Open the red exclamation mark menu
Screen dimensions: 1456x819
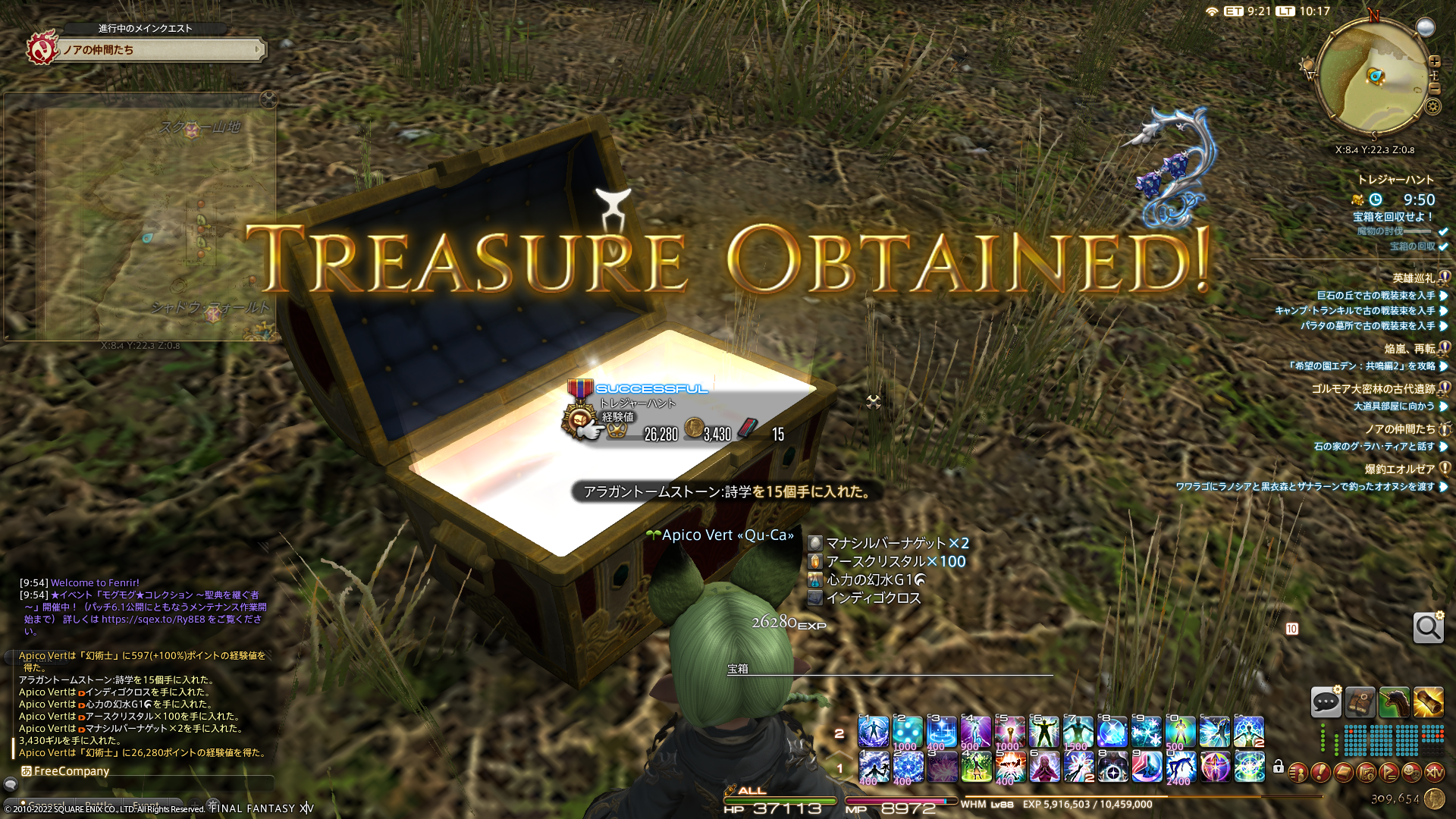click(1320, 773)
